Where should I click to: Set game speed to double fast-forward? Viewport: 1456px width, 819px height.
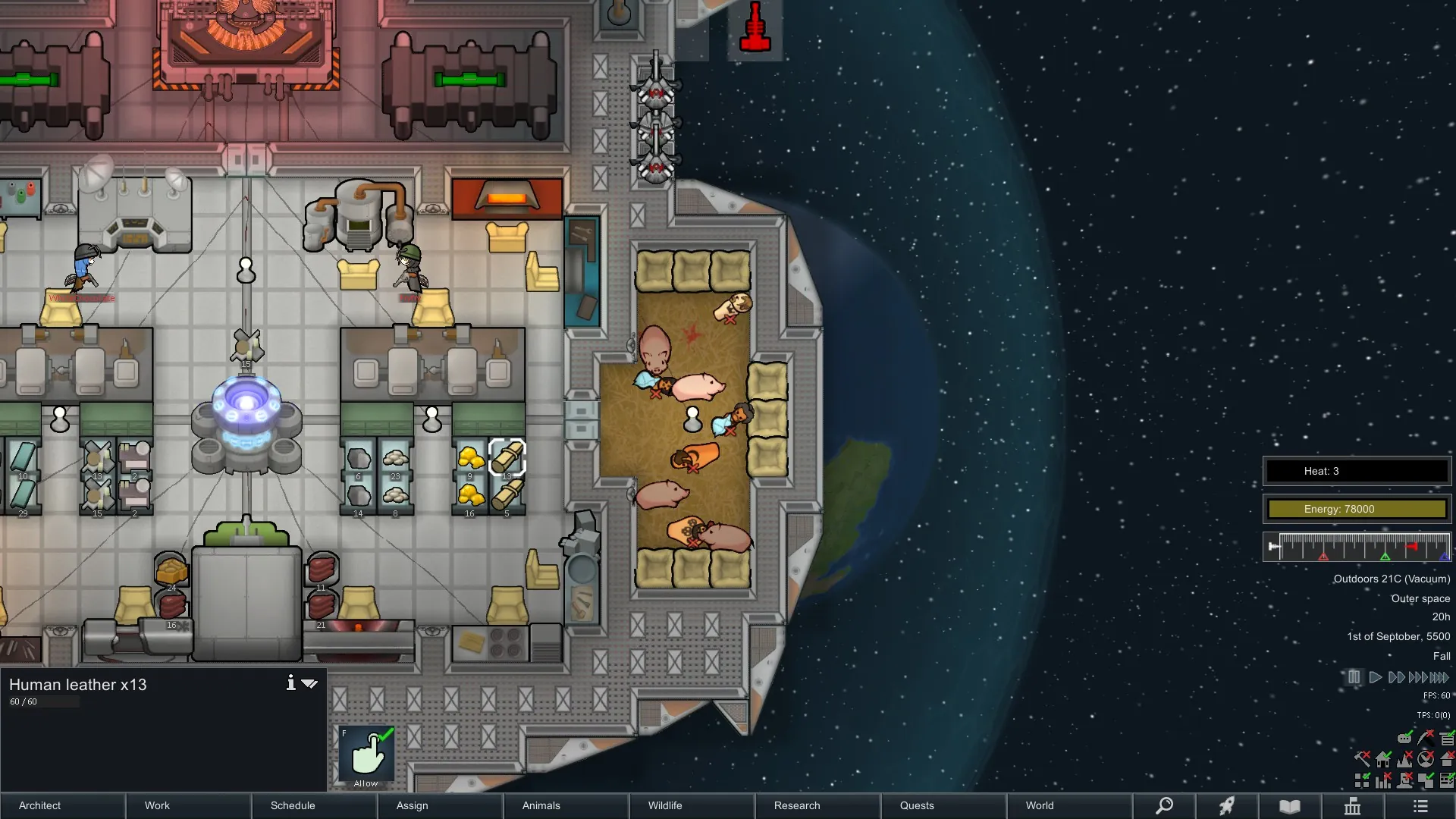(x=1396, y=677)
